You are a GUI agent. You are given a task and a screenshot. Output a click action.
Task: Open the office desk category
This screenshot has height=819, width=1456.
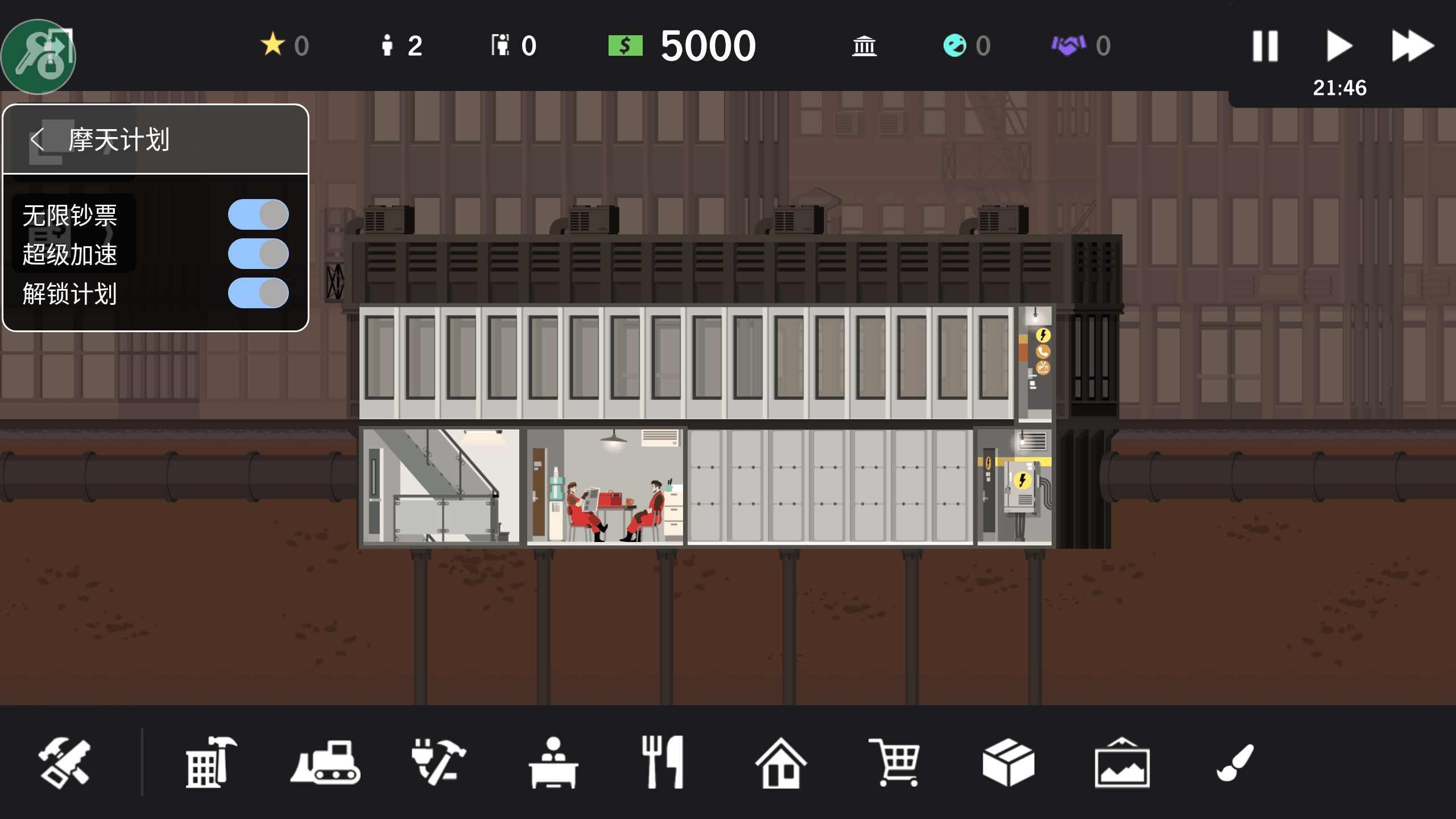555,762
